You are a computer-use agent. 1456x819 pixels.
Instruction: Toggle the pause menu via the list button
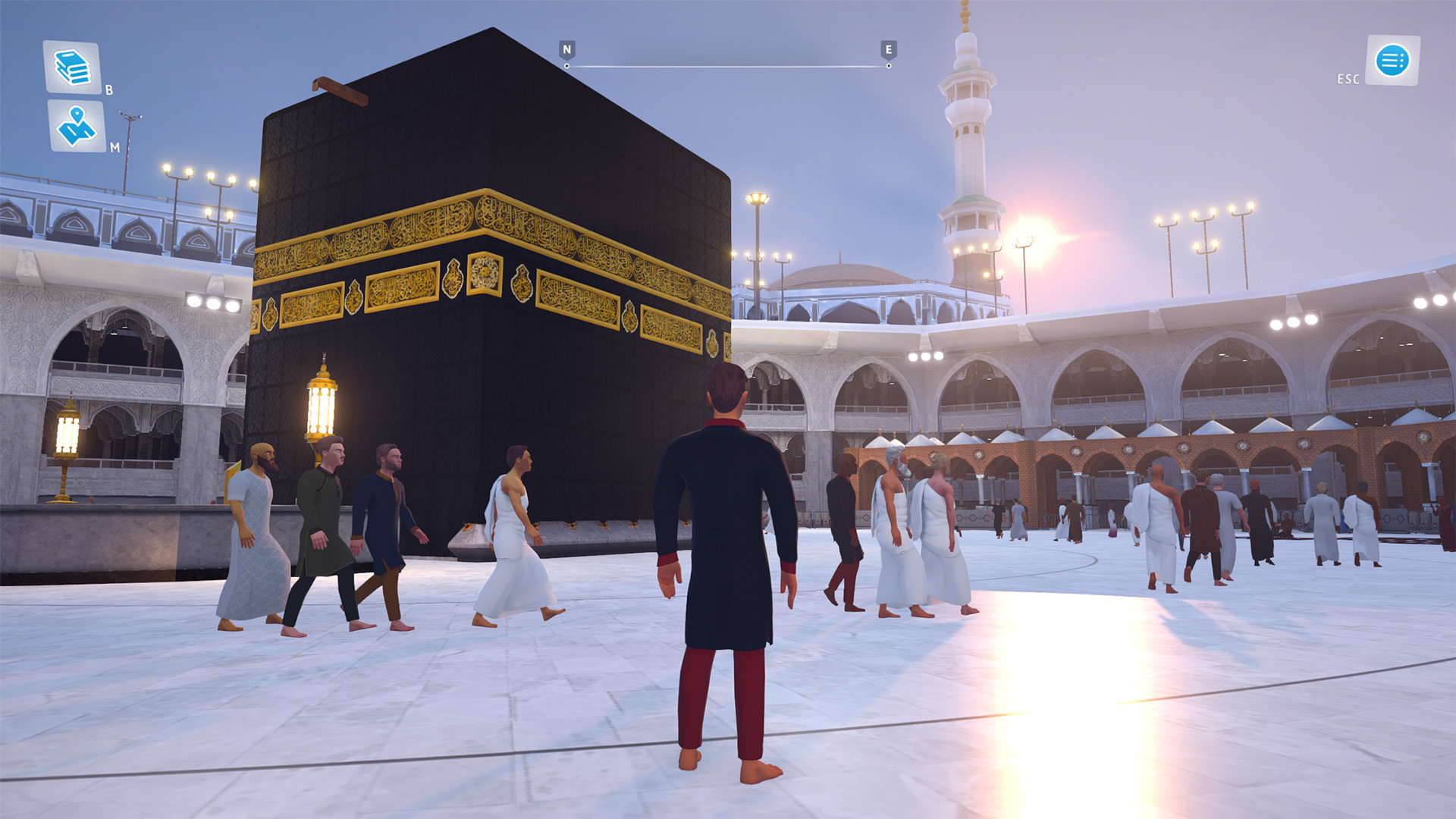pos(1394,61)
